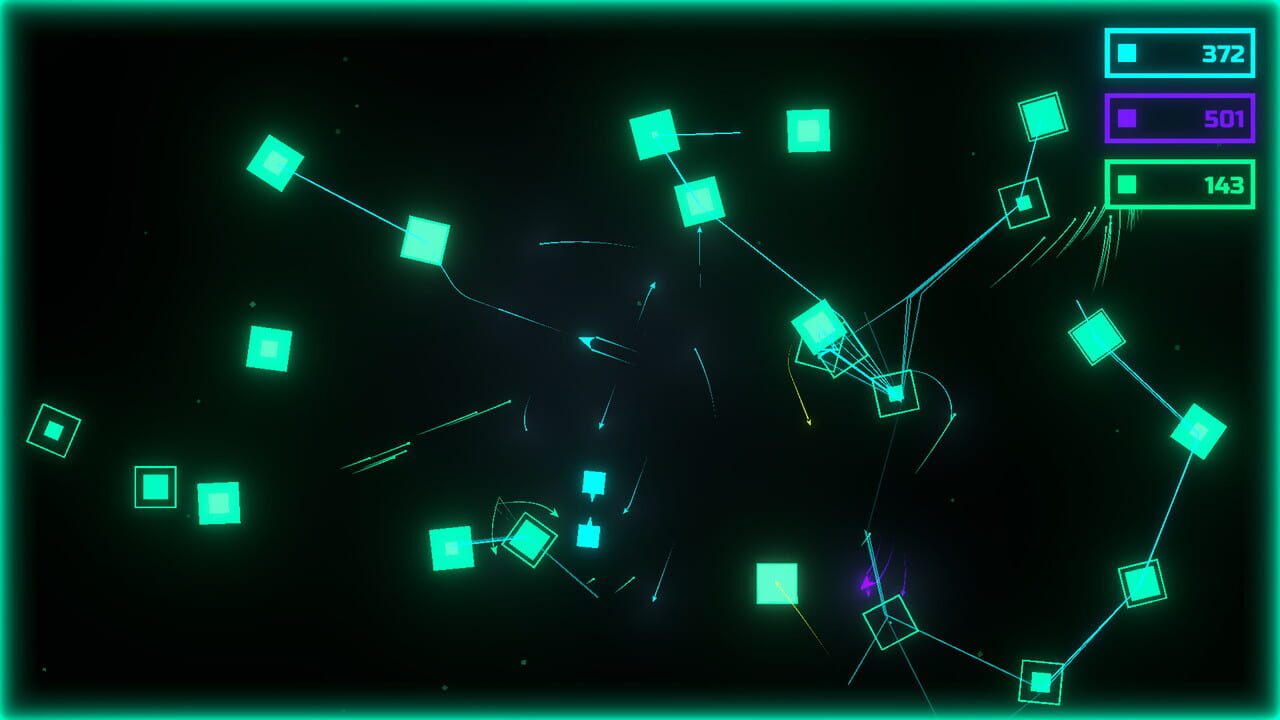This screenshot has width=1280, height=720.
Task: Open the purple faction scoreboard entry
Action: (1180, 120)
